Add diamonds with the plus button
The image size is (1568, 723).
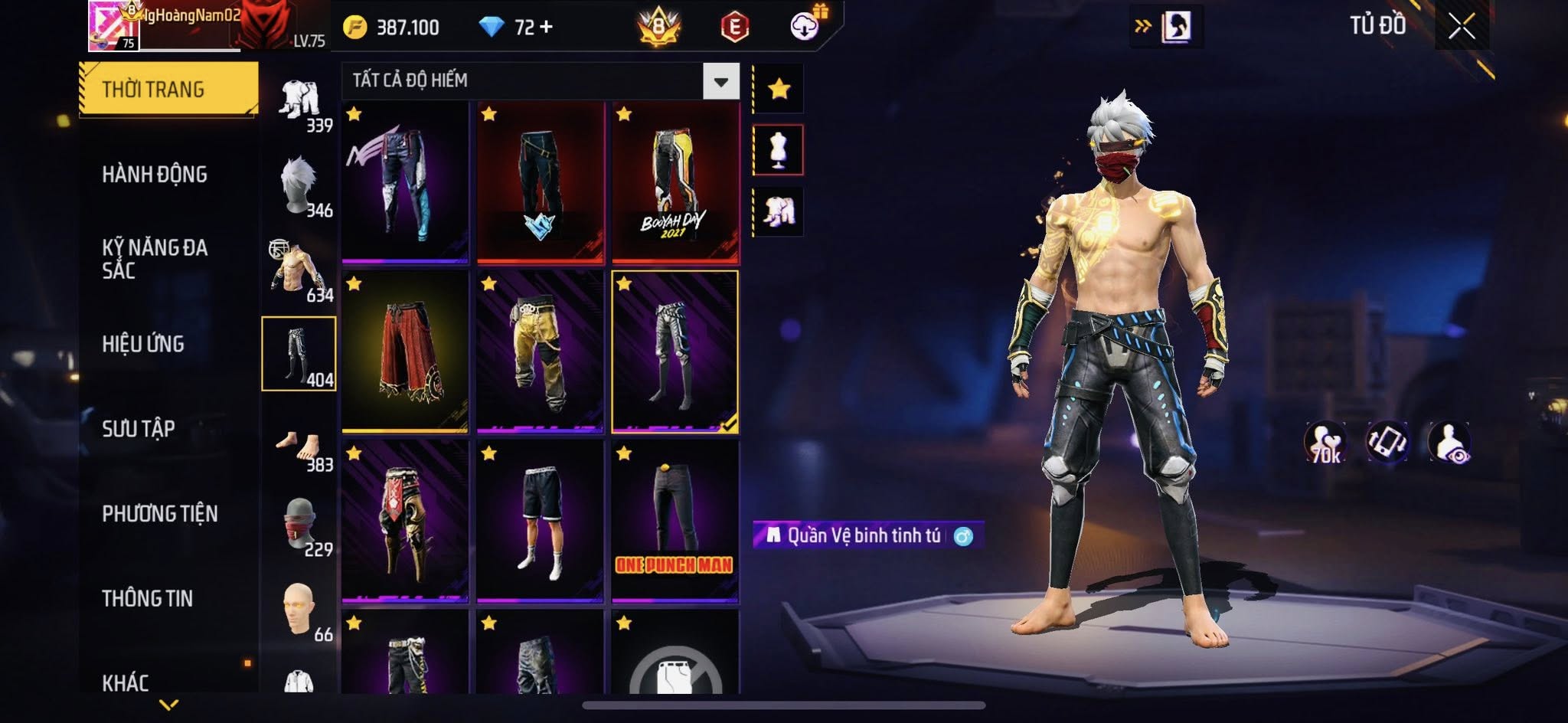click(x=546, y=28)
